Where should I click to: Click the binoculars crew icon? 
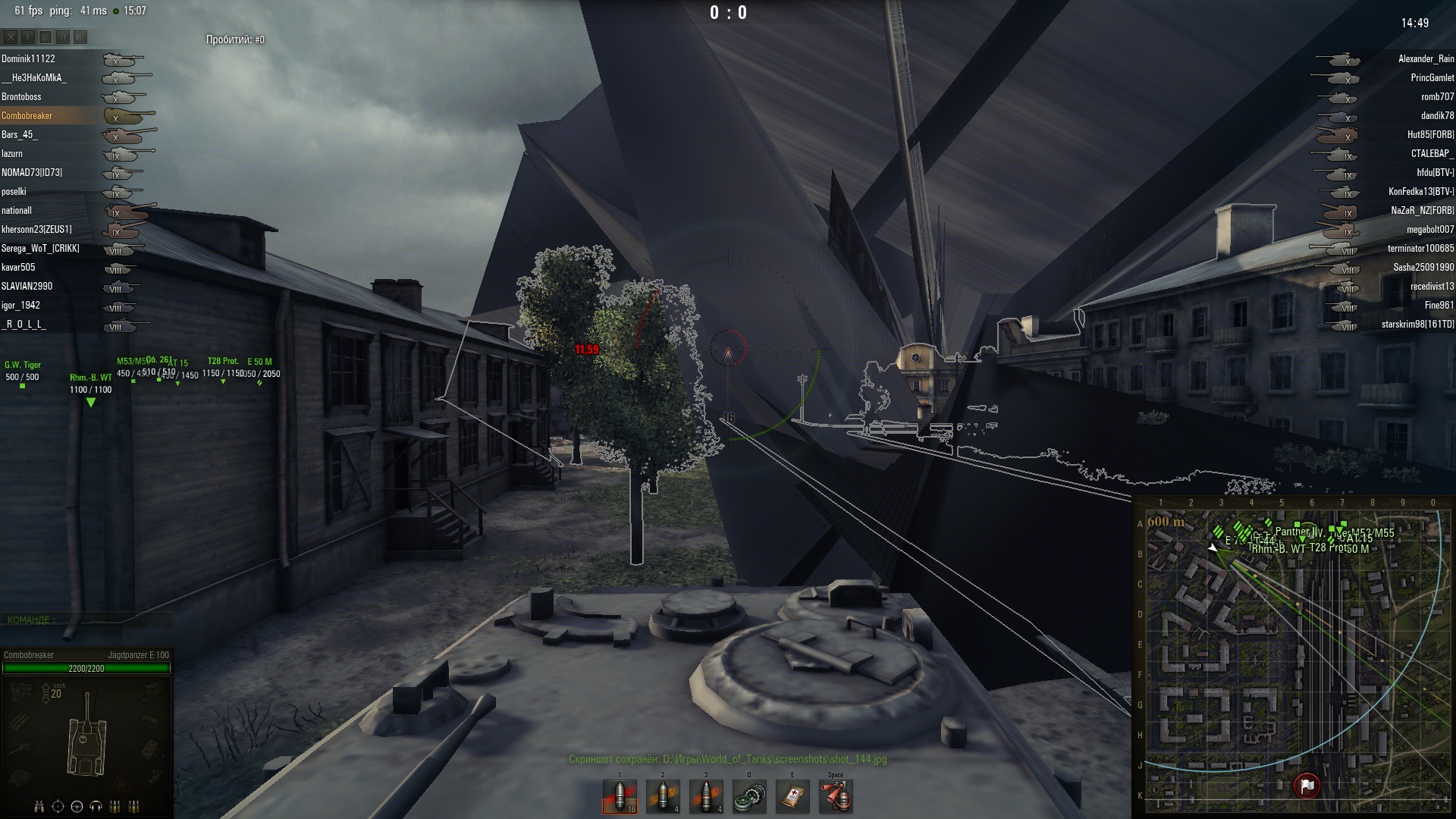click(x=39, y=806)
